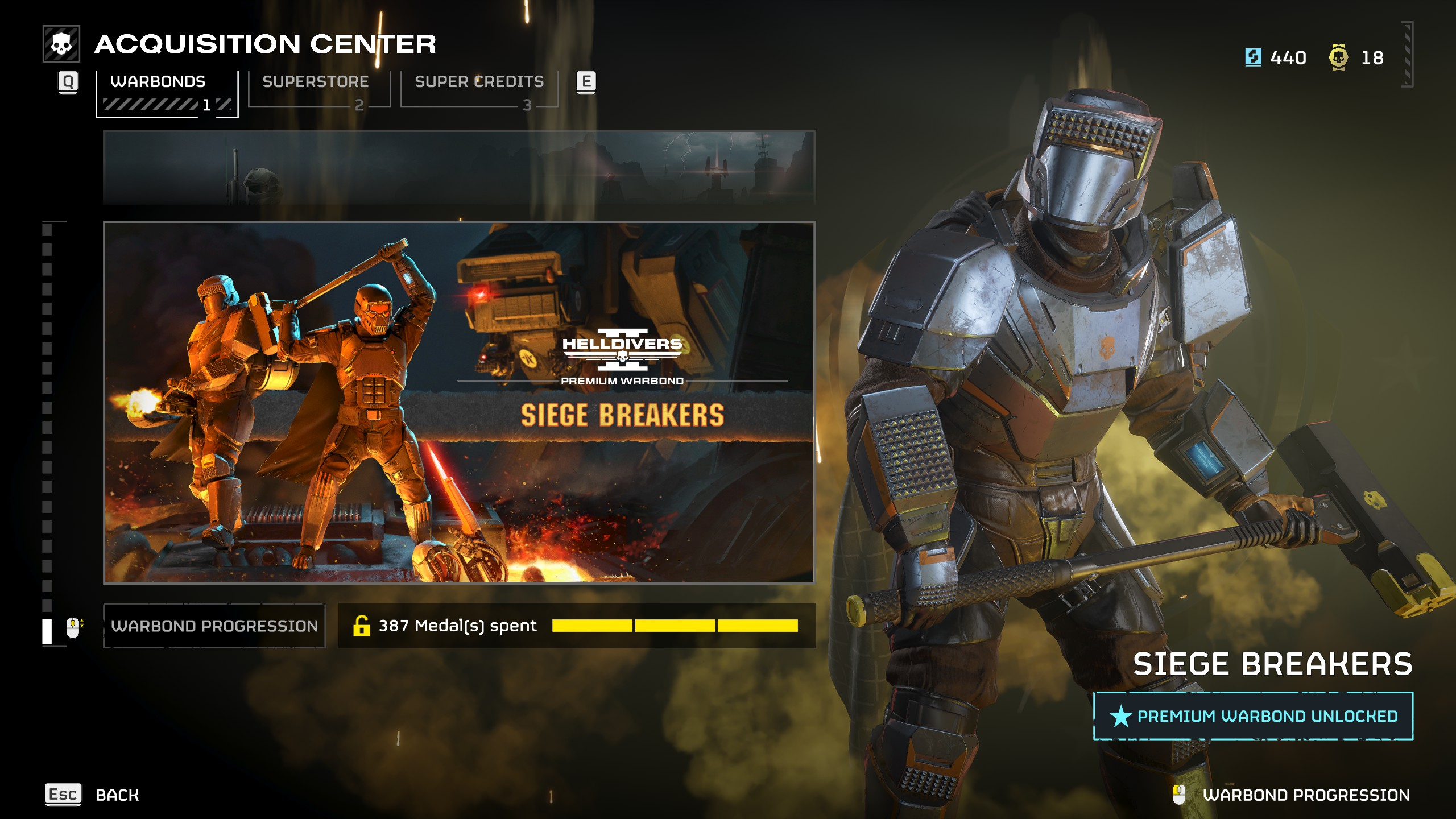Image resolution: width=1456 pixels, height=819 pixels.
Task: Click the vertical scroll track left of warbond list
Action: 47,427
